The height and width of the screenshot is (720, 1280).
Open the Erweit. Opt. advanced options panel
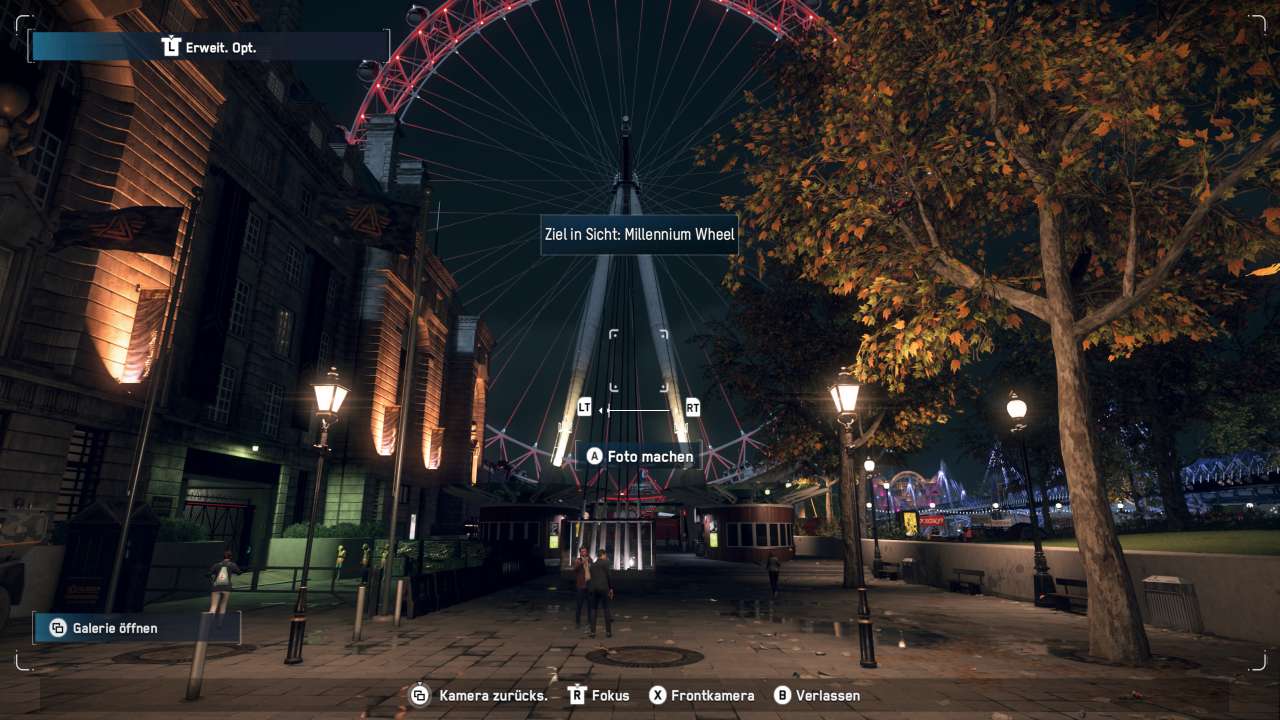(x=210, y=46)
